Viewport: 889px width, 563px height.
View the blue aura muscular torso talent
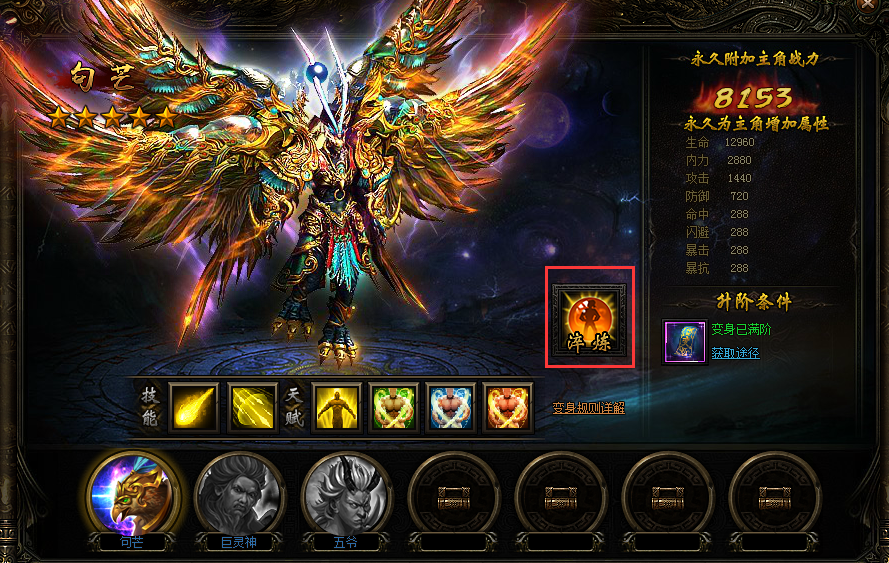[x=450, y=406]
